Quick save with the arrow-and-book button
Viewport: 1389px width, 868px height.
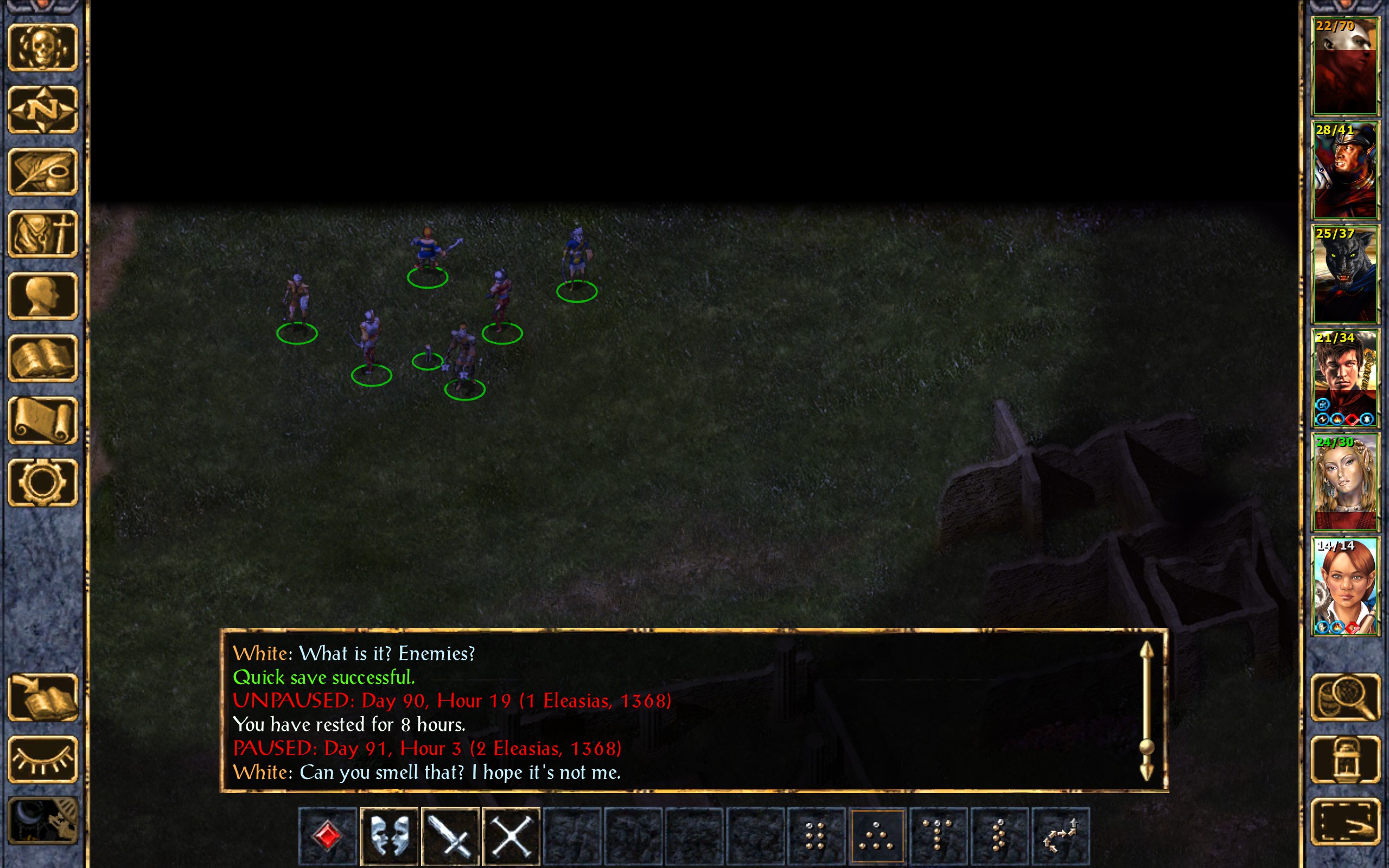point(42,697)
